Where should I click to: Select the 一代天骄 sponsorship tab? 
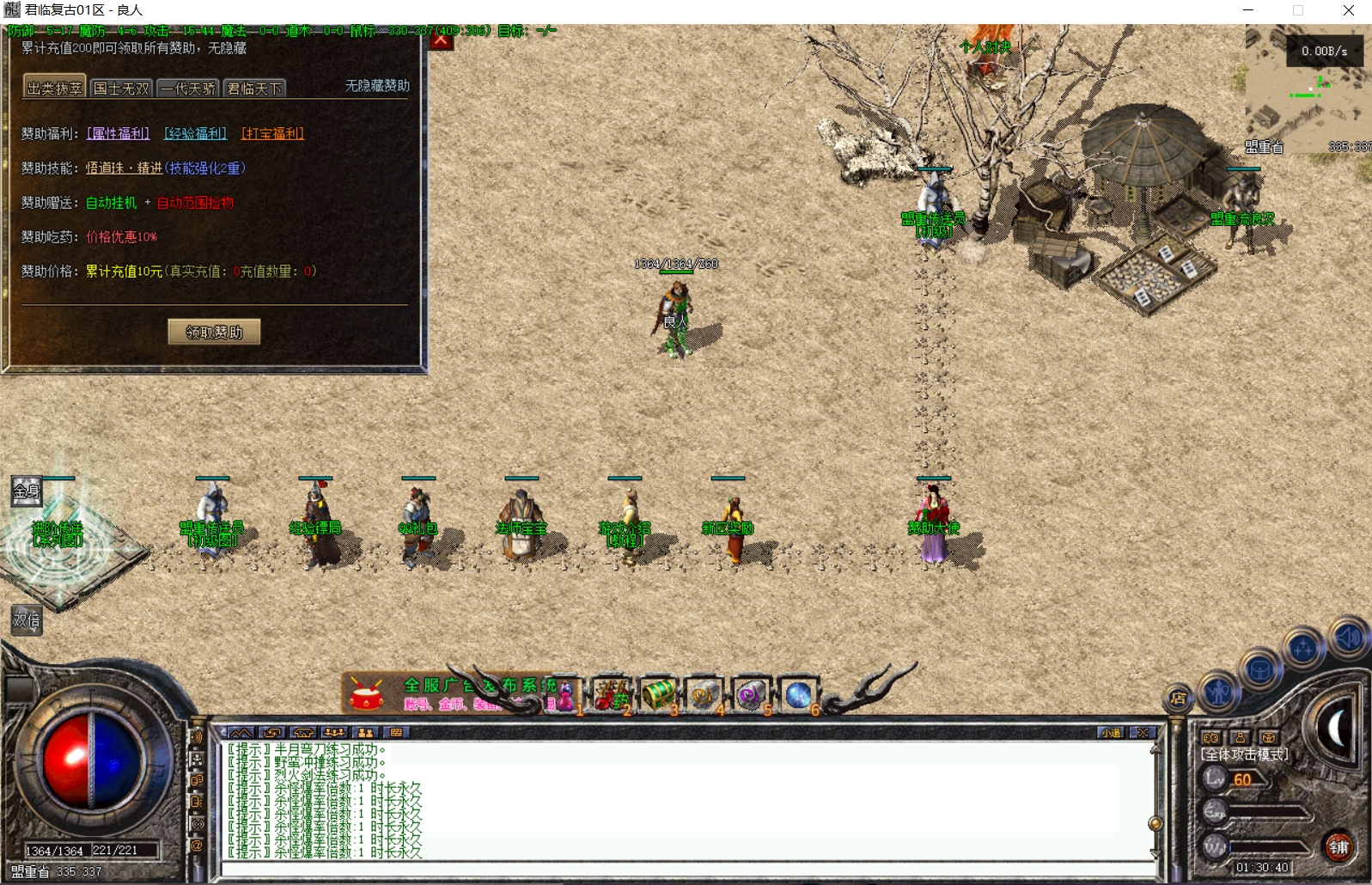click(187, 88)
